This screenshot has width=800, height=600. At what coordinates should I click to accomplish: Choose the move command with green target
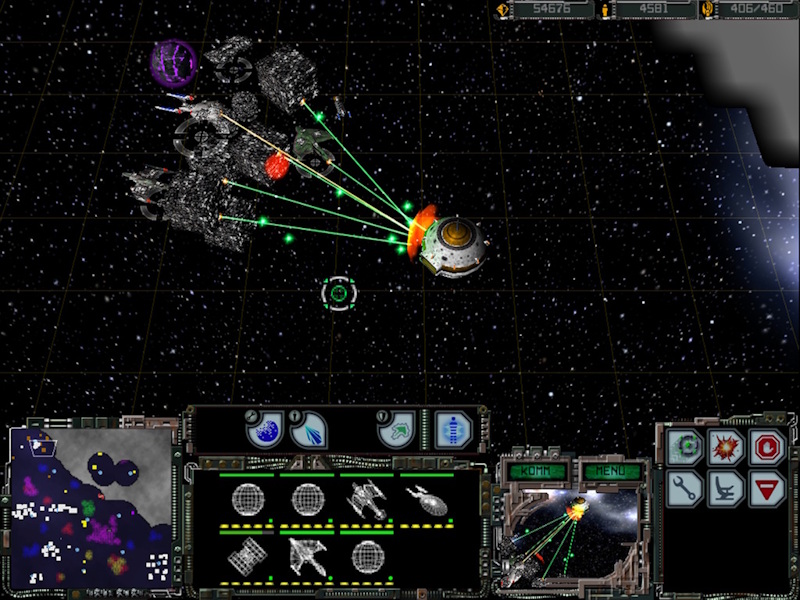click(684, 447)
